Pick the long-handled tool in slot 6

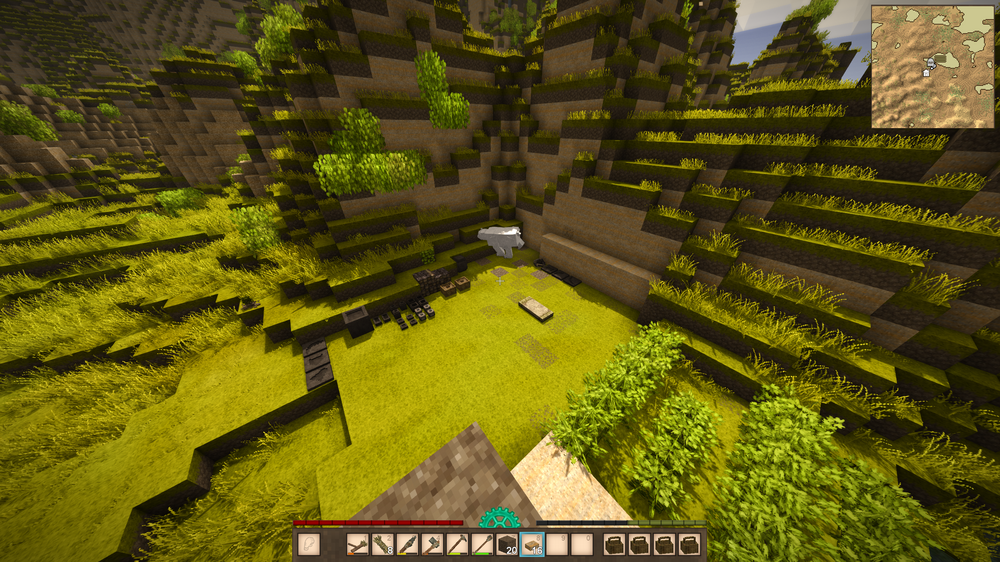pyautogui.click(x=483, y=544)
